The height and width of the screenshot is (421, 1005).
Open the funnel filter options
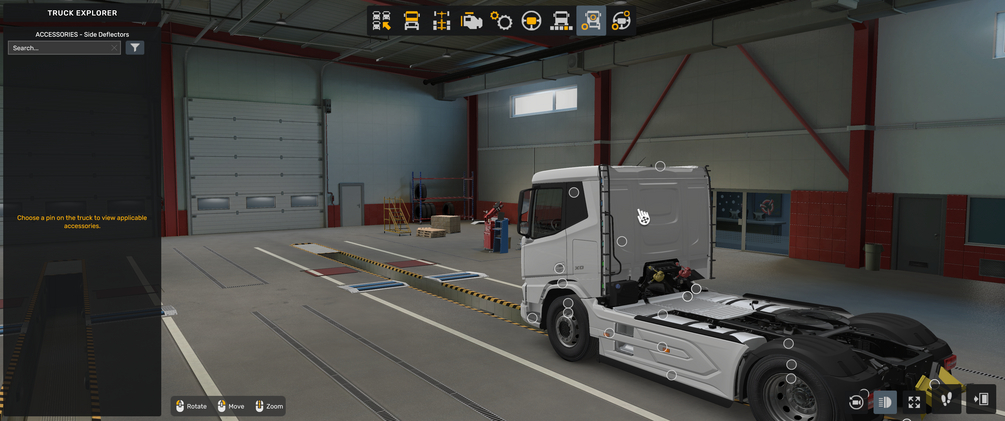tap(135, 48)
